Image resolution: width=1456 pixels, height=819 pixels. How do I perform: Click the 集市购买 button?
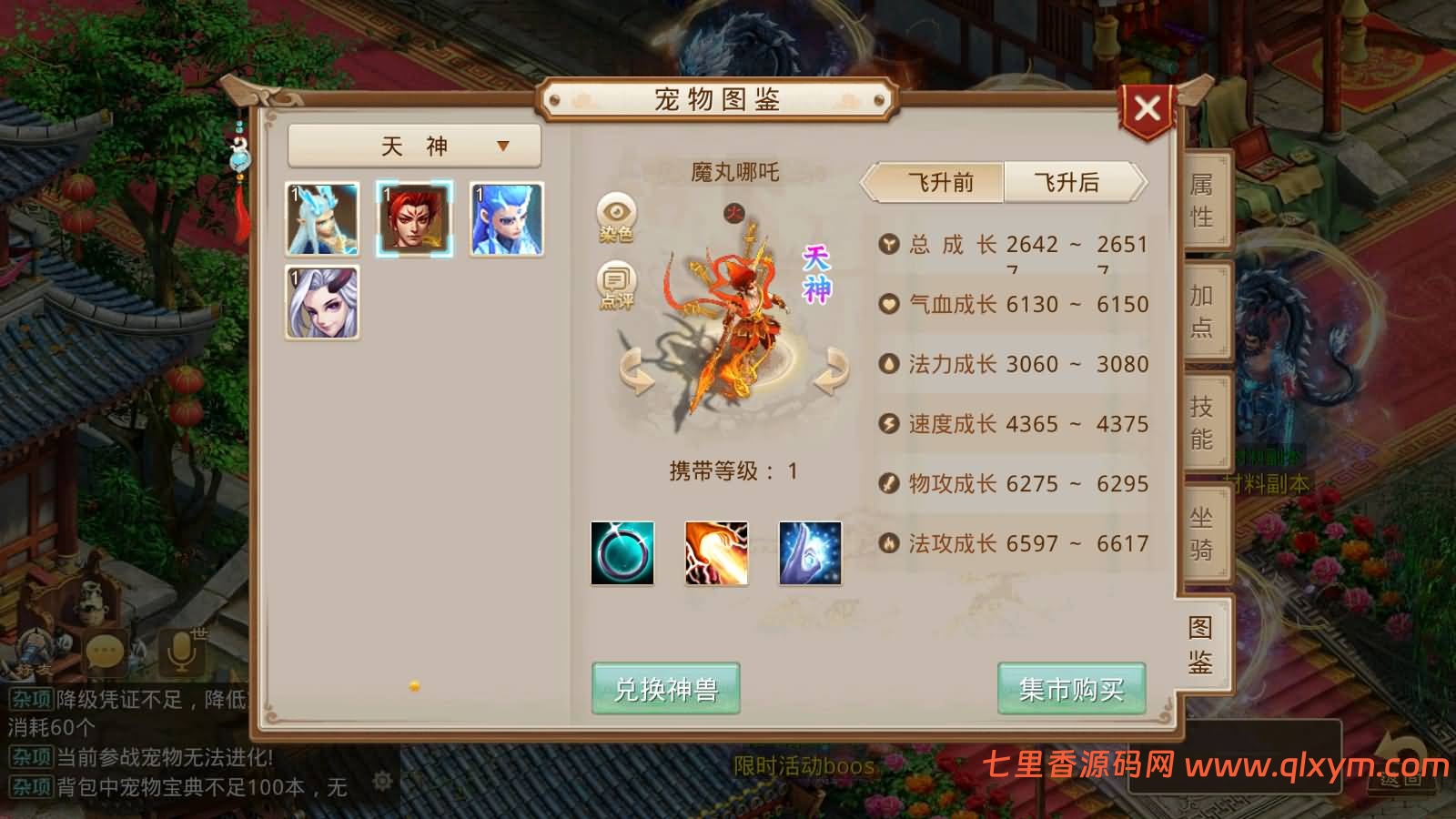click(x=1071, y=690)
